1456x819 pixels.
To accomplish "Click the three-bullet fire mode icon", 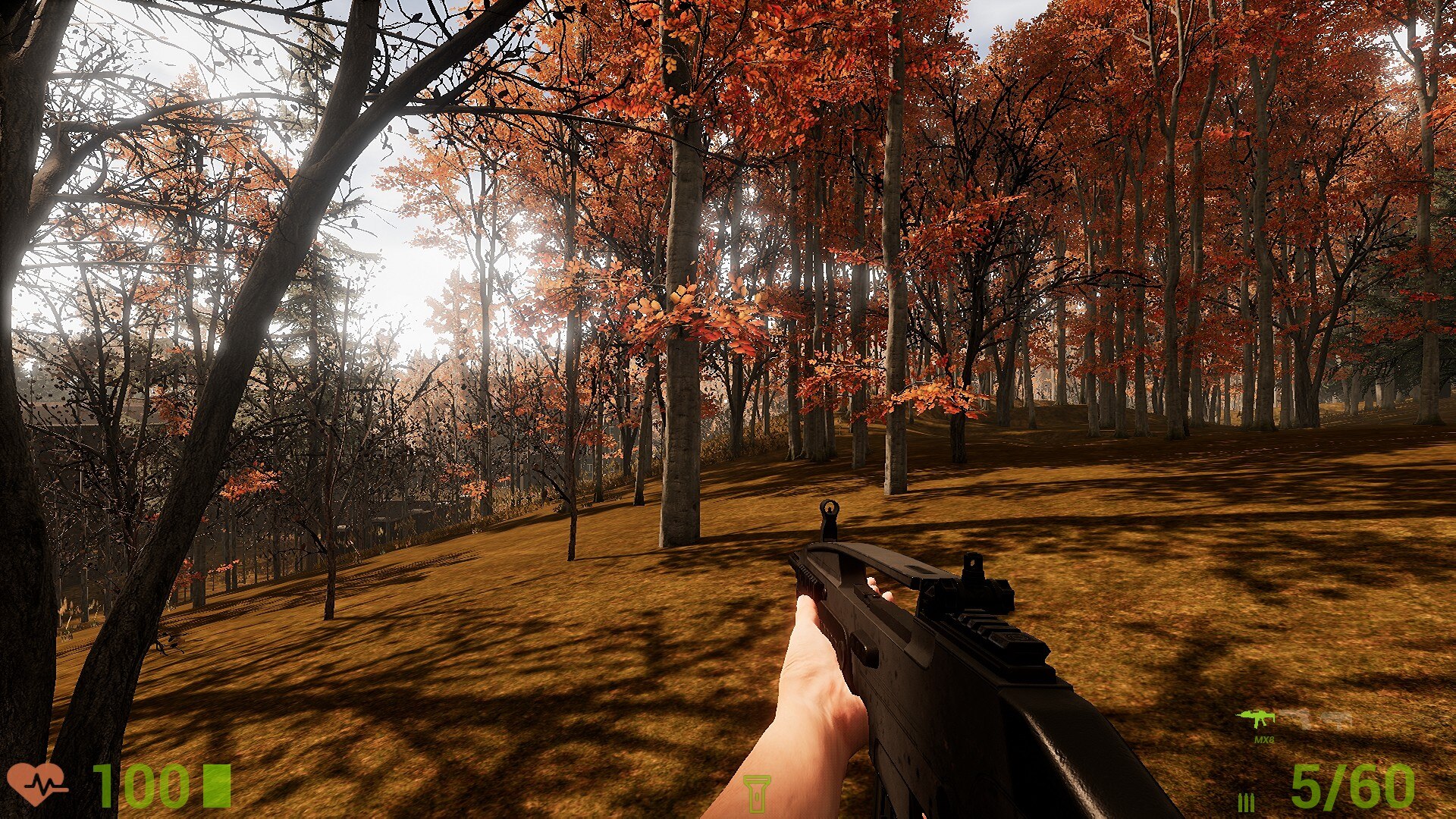I will [x=1246, y=802].
